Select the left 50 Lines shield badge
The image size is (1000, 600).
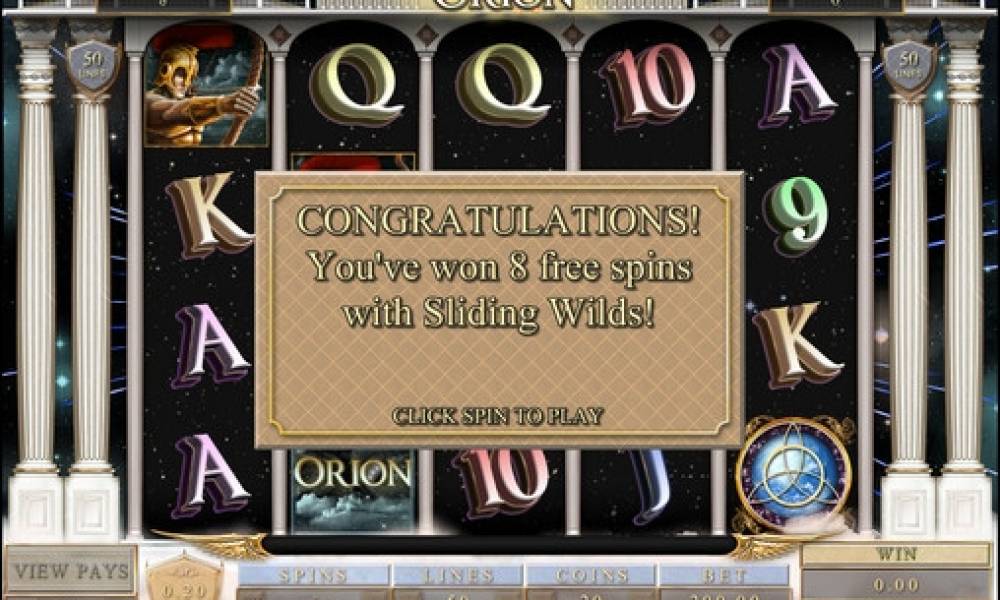[93, 66]
